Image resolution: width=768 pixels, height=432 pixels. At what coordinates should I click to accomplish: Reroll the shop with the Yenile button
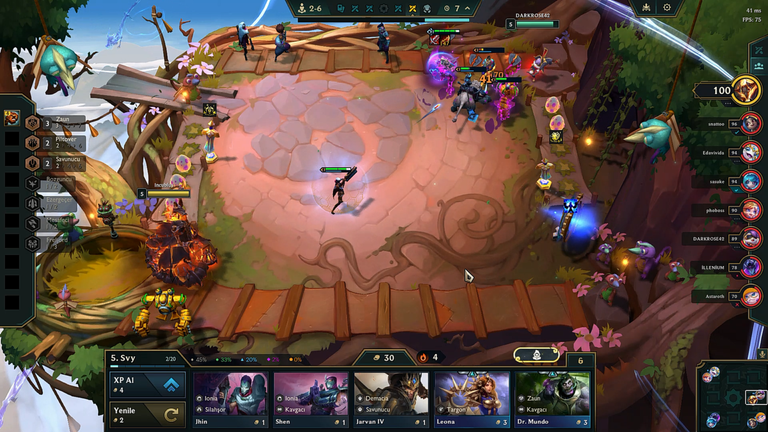148,414
